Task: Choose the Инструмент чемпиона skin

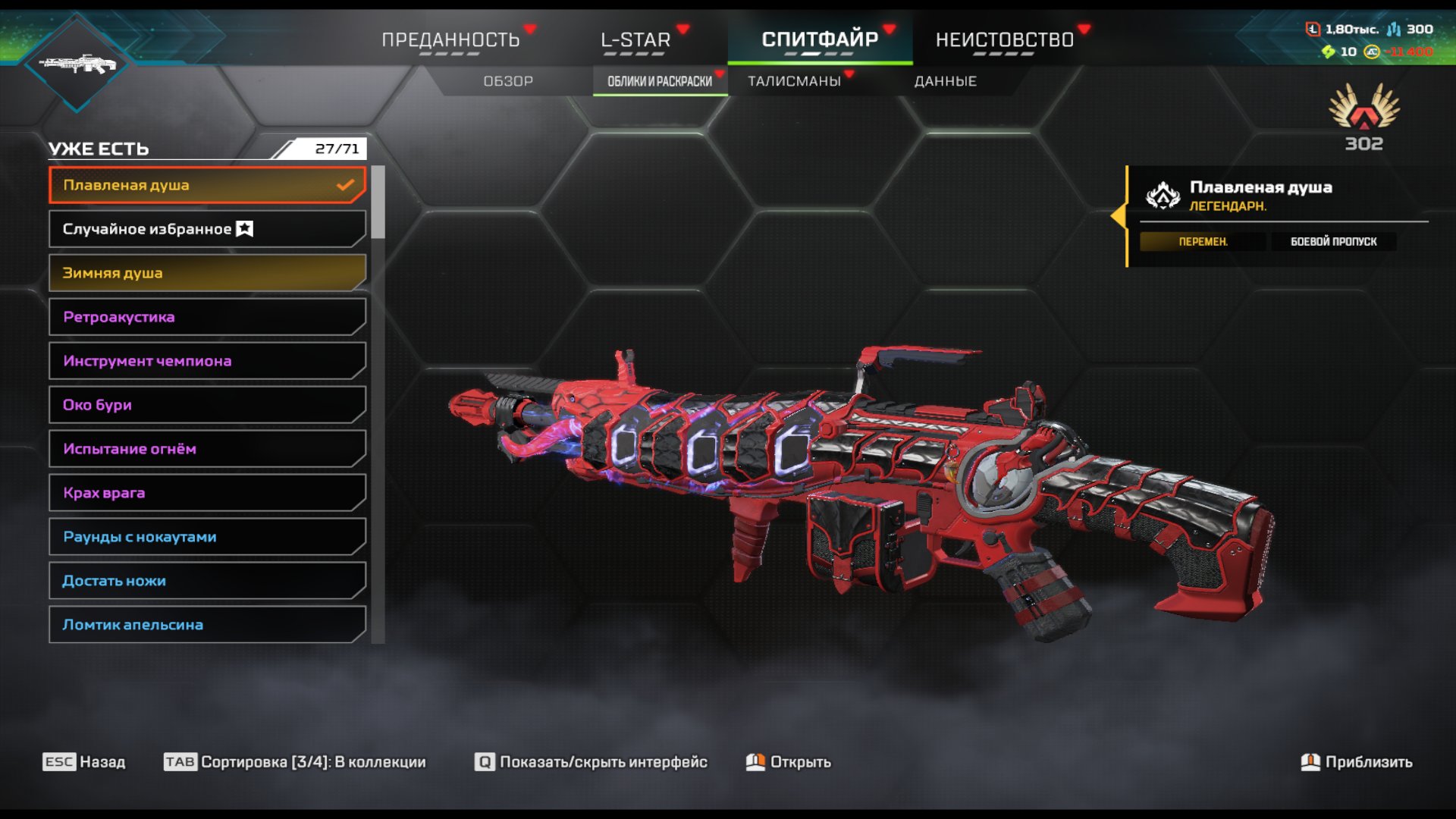Action: coord(206,361)
